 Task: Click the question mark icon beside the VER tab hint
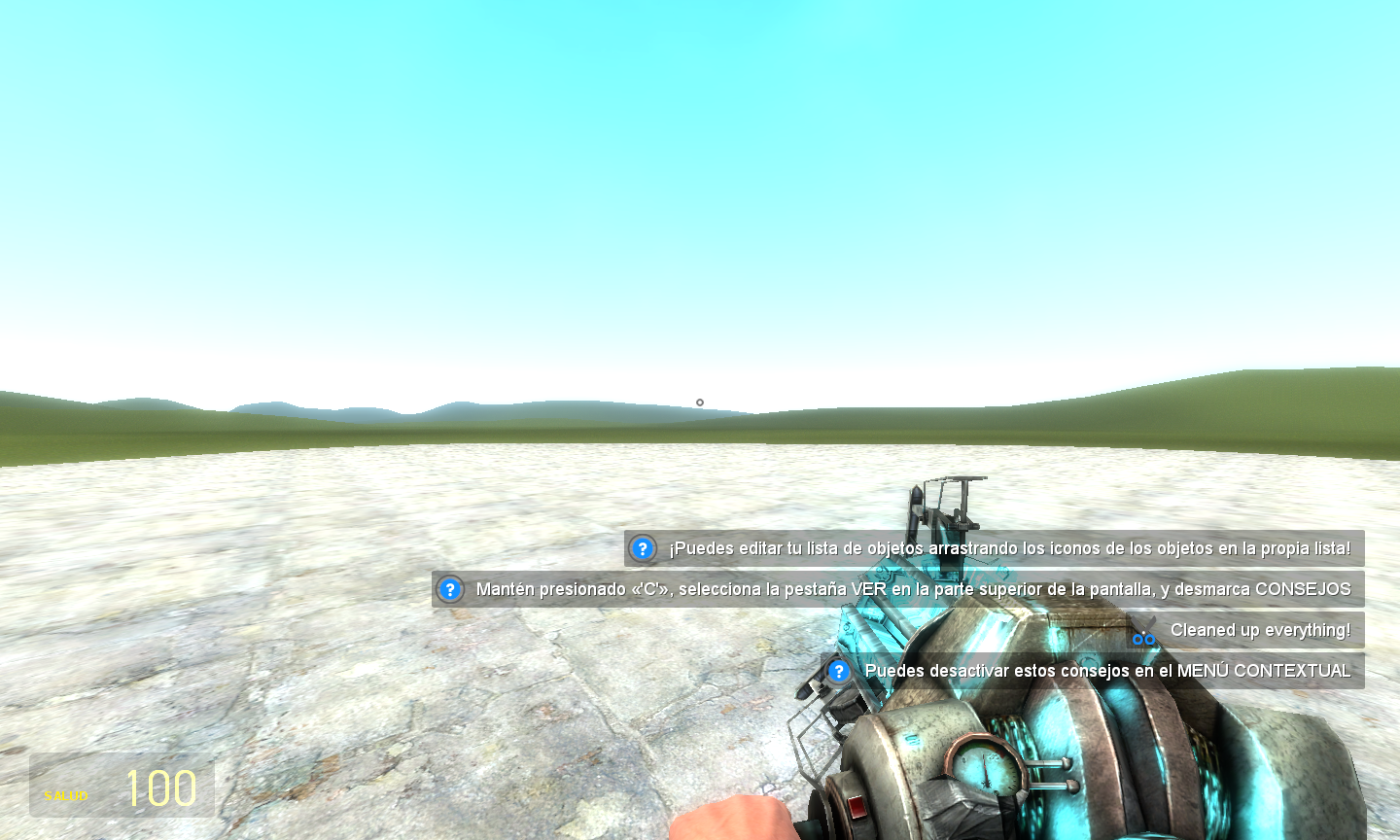(449, 589)
